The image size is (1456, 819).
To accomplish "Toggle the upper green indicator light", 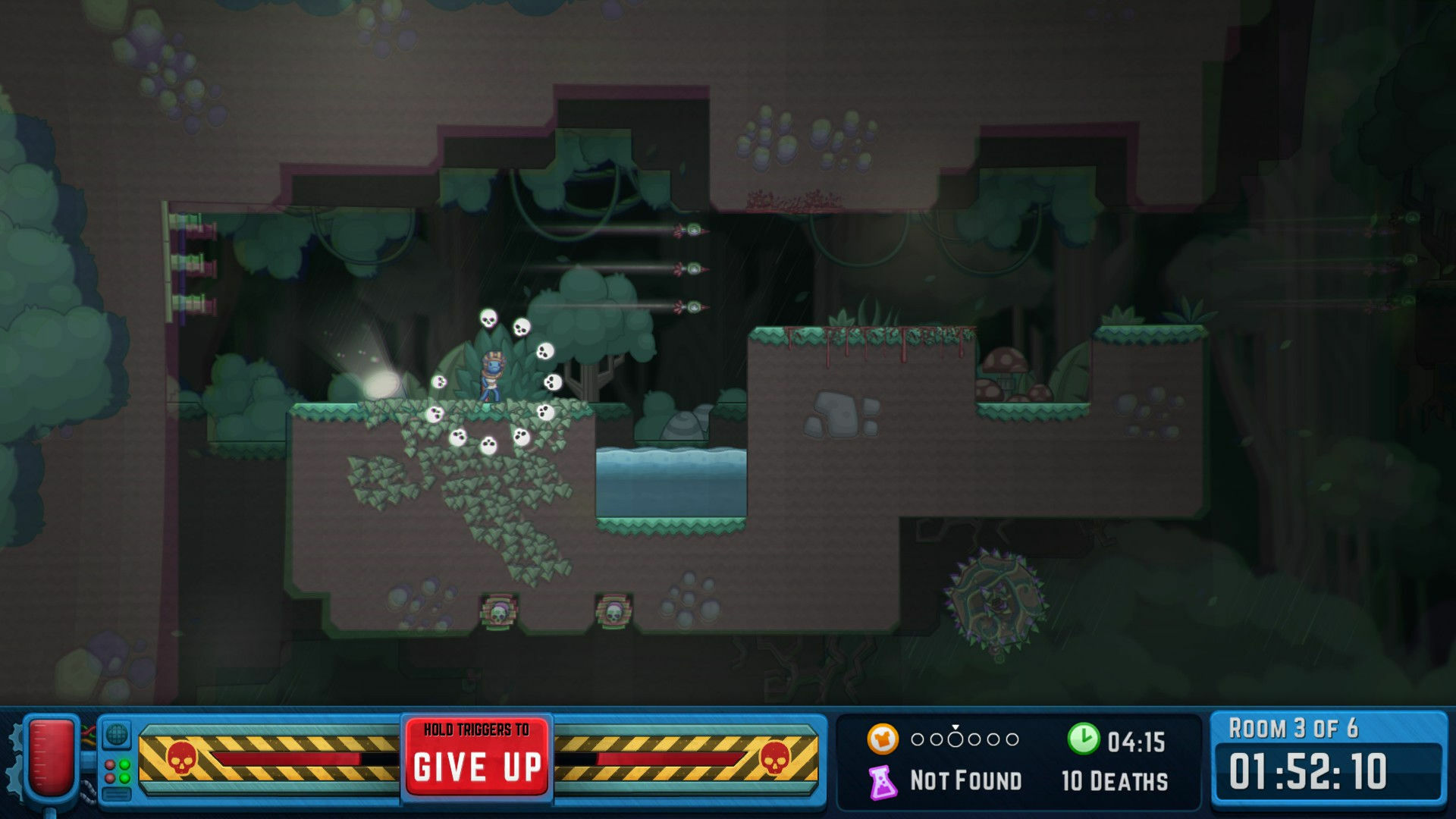I will [125, 764].
